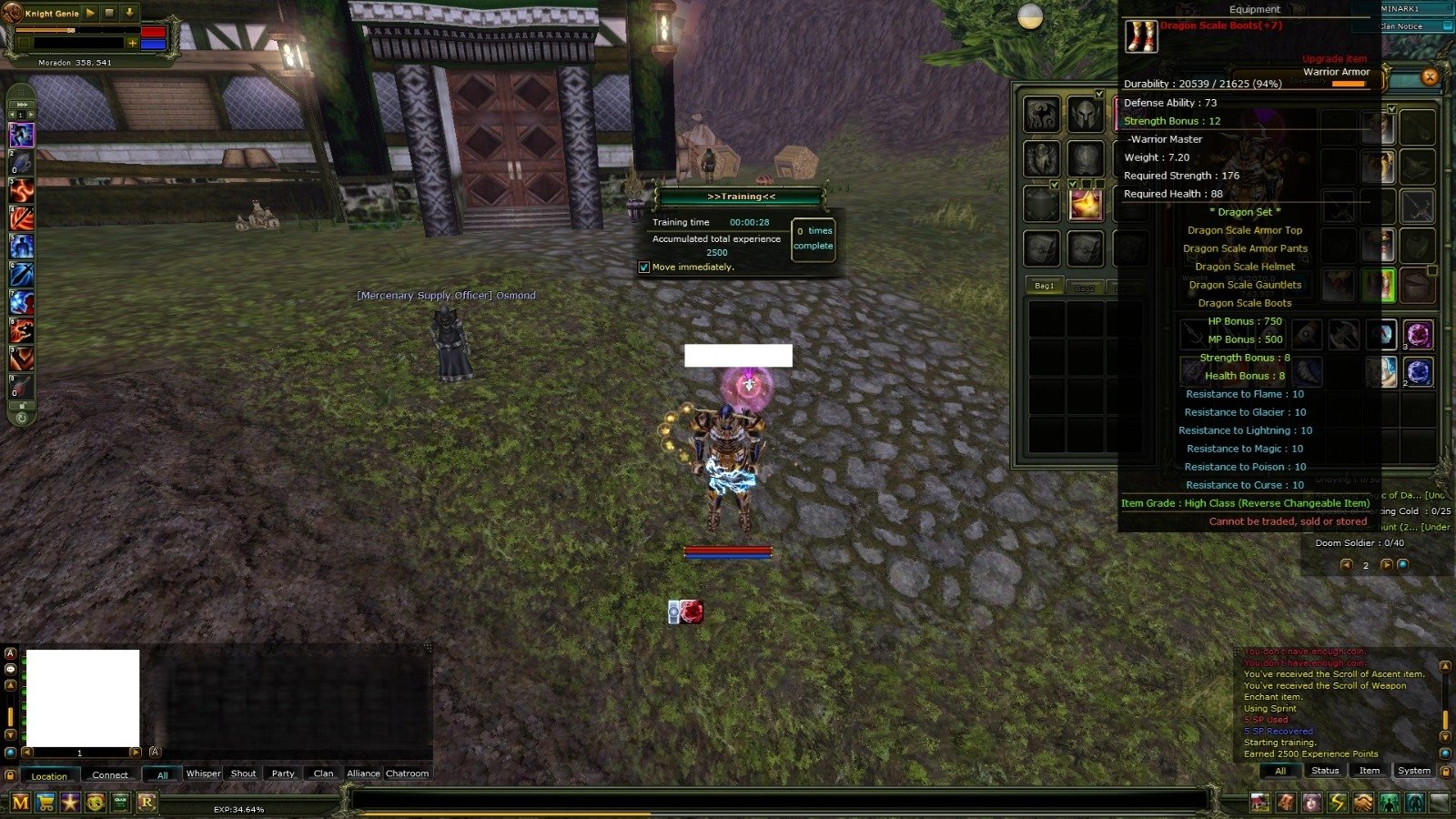The height and width of the screenshot is (819, 1456).
Task: Click the right arrow to change skill bar page
Action: [x=30, y=114]
